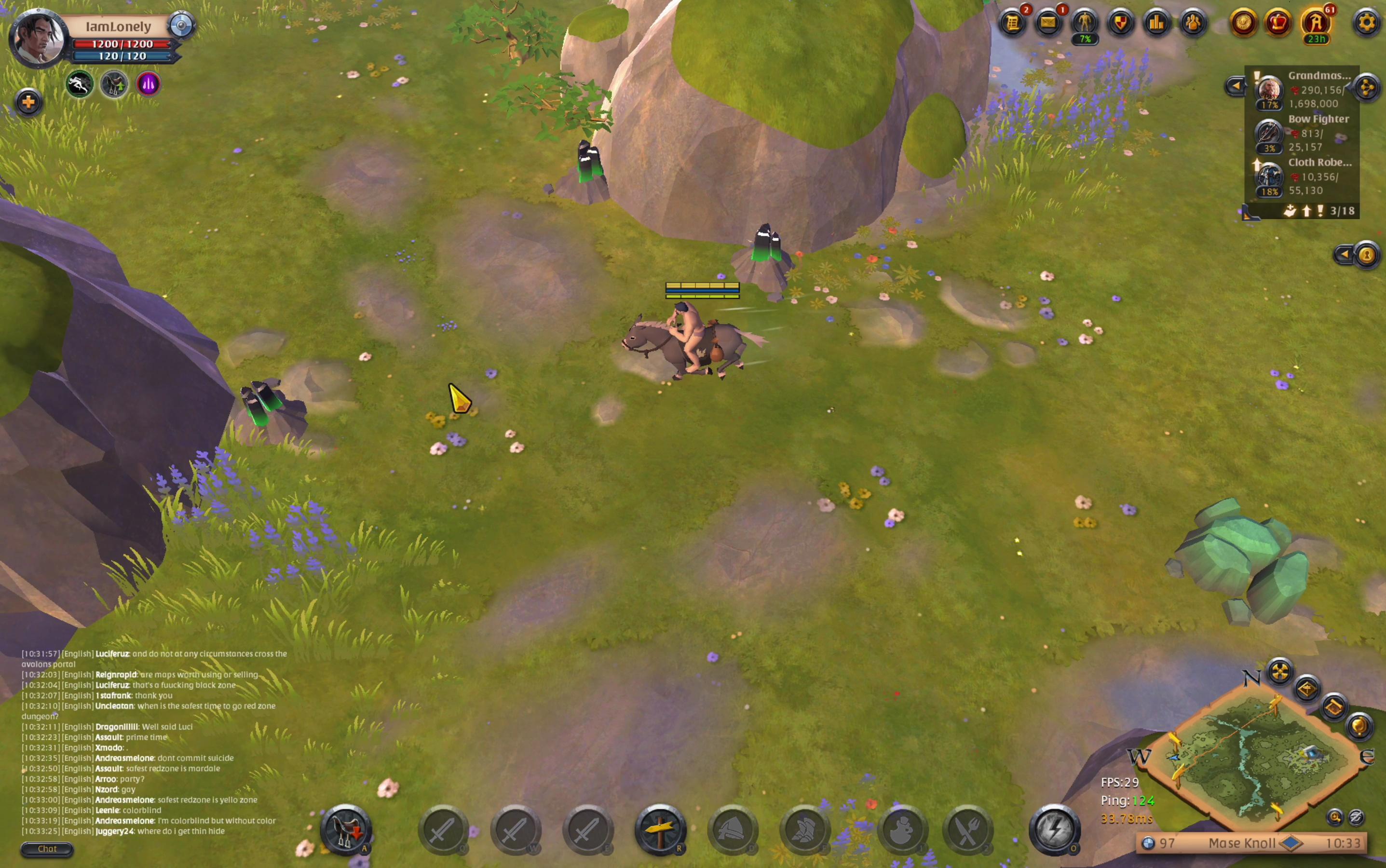This screenshot has width=1386, height=868.
Task: Click the minimap magnifier zoom button
Action: click(1335, 816)
